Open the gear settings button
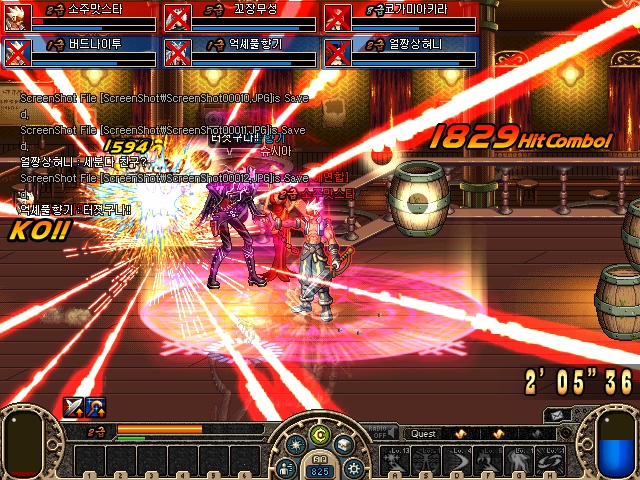Screen dimensions: 640x480 352,467
